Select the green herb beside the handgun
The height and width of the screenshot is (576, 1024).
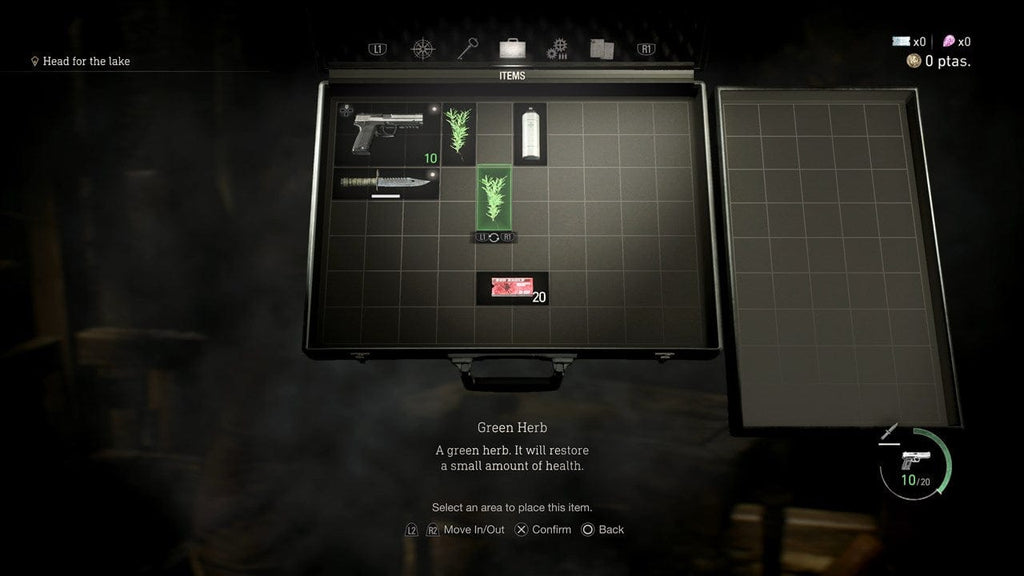click(459, 133)
